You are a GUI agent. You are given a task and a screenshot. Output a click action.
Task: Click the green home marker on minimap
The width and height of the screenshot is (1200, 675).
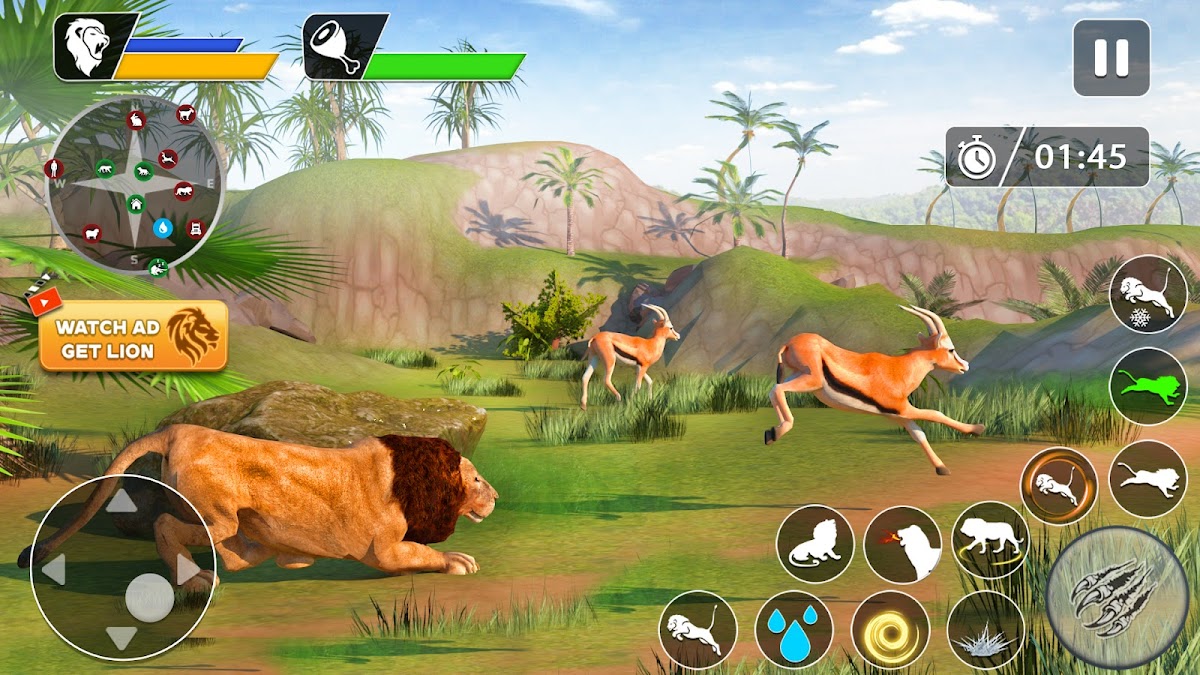135,204
